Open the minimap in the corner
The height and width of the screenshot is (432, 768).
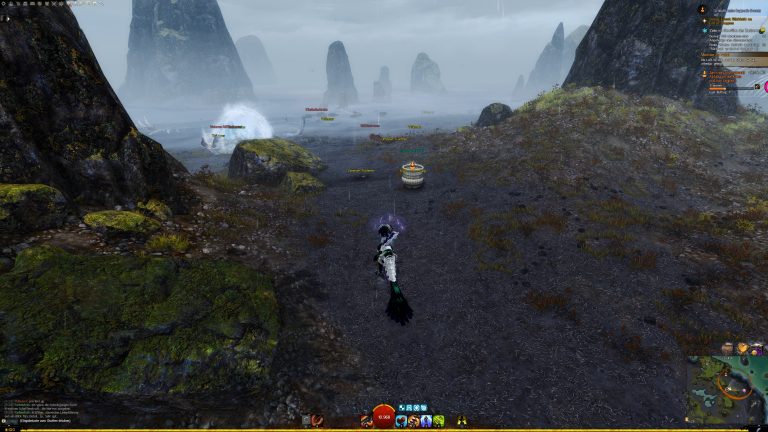coord(726,391)
